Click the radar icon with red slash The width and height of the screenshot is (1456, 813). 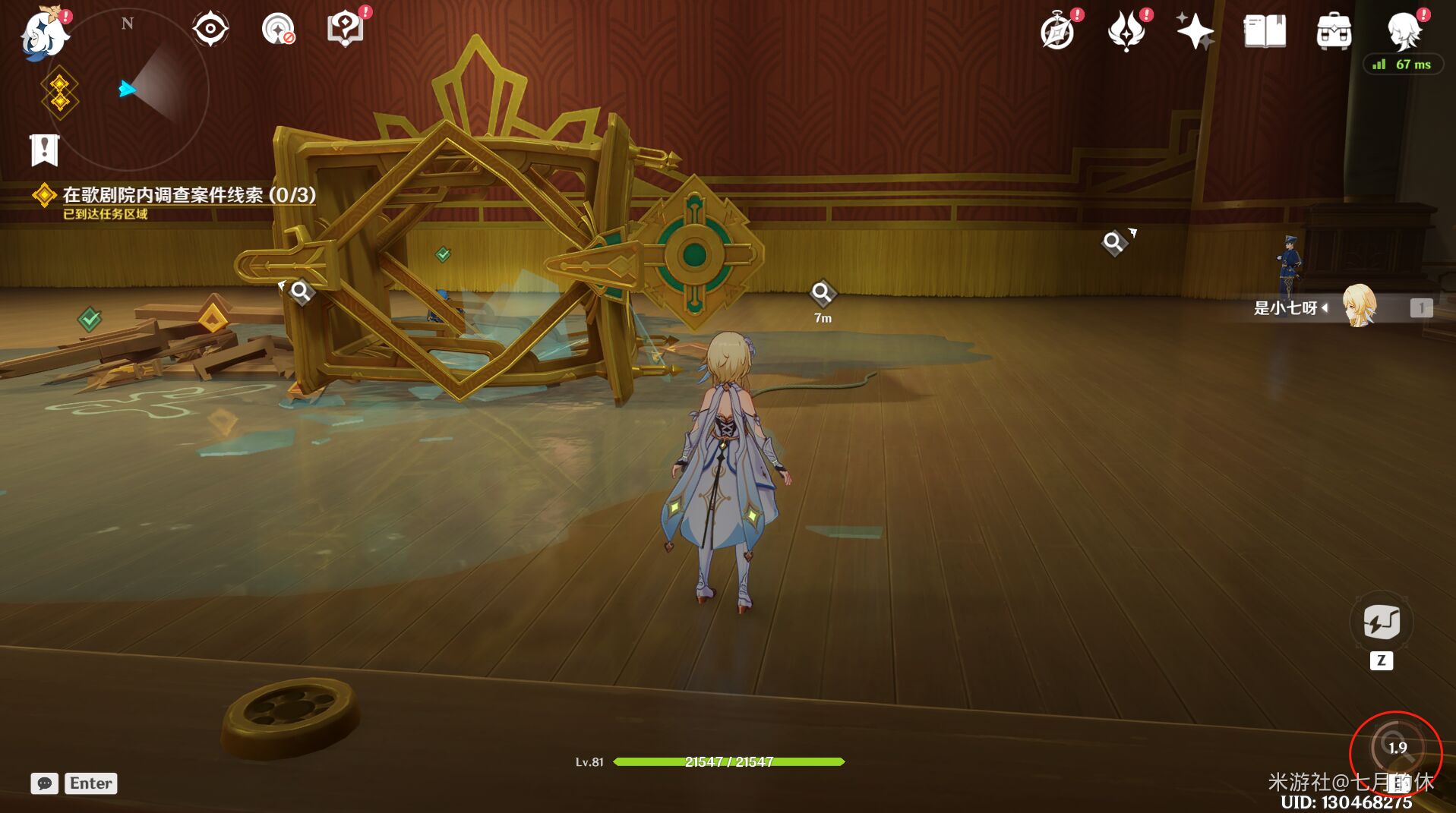pos(278,30)
